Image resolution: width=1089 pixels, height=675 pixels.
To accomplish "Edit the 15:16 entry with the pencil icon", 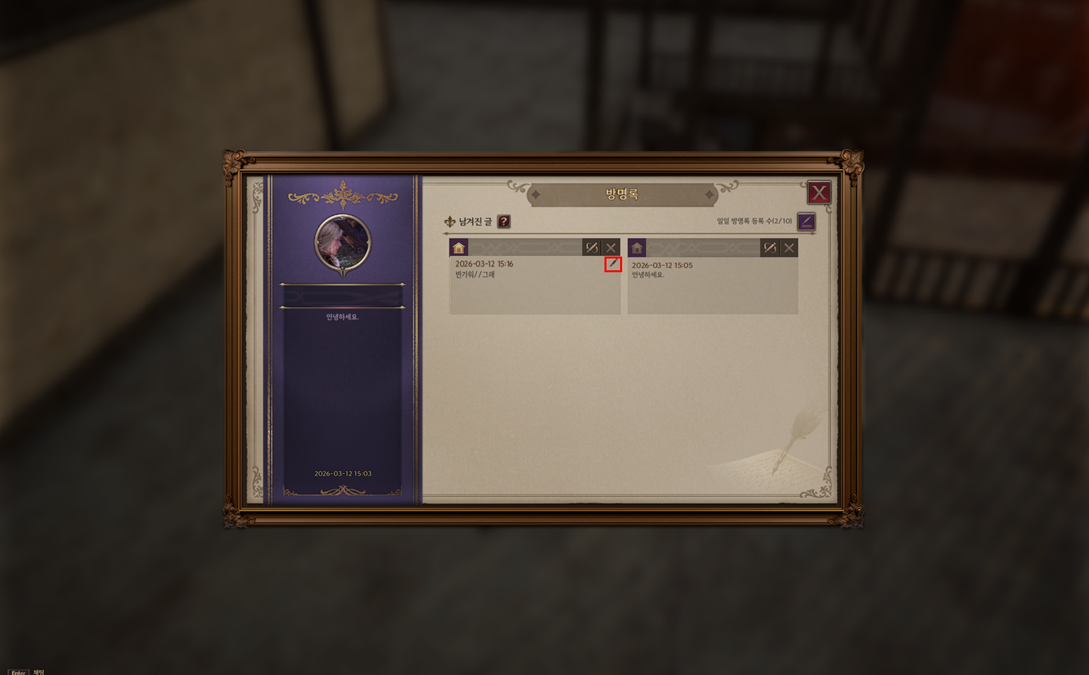I will coord(613,265).
